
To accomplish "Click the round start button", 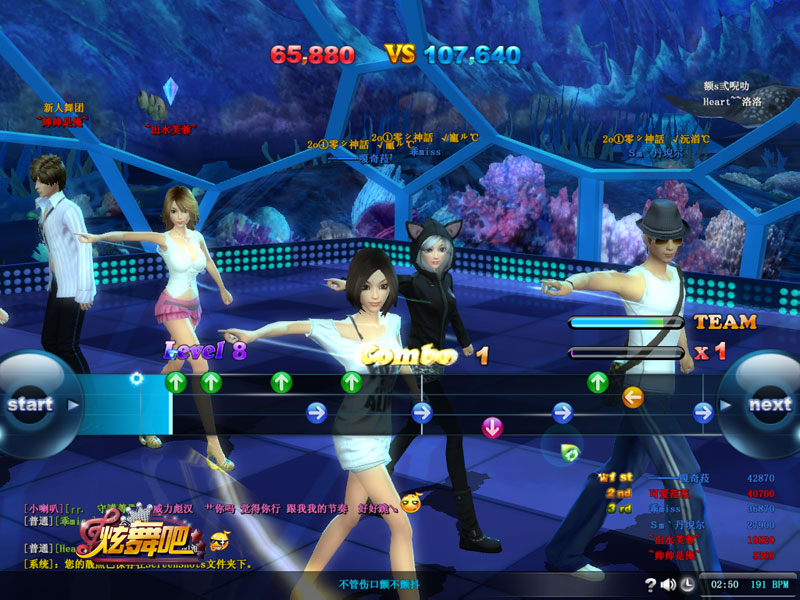I will 32,405.
